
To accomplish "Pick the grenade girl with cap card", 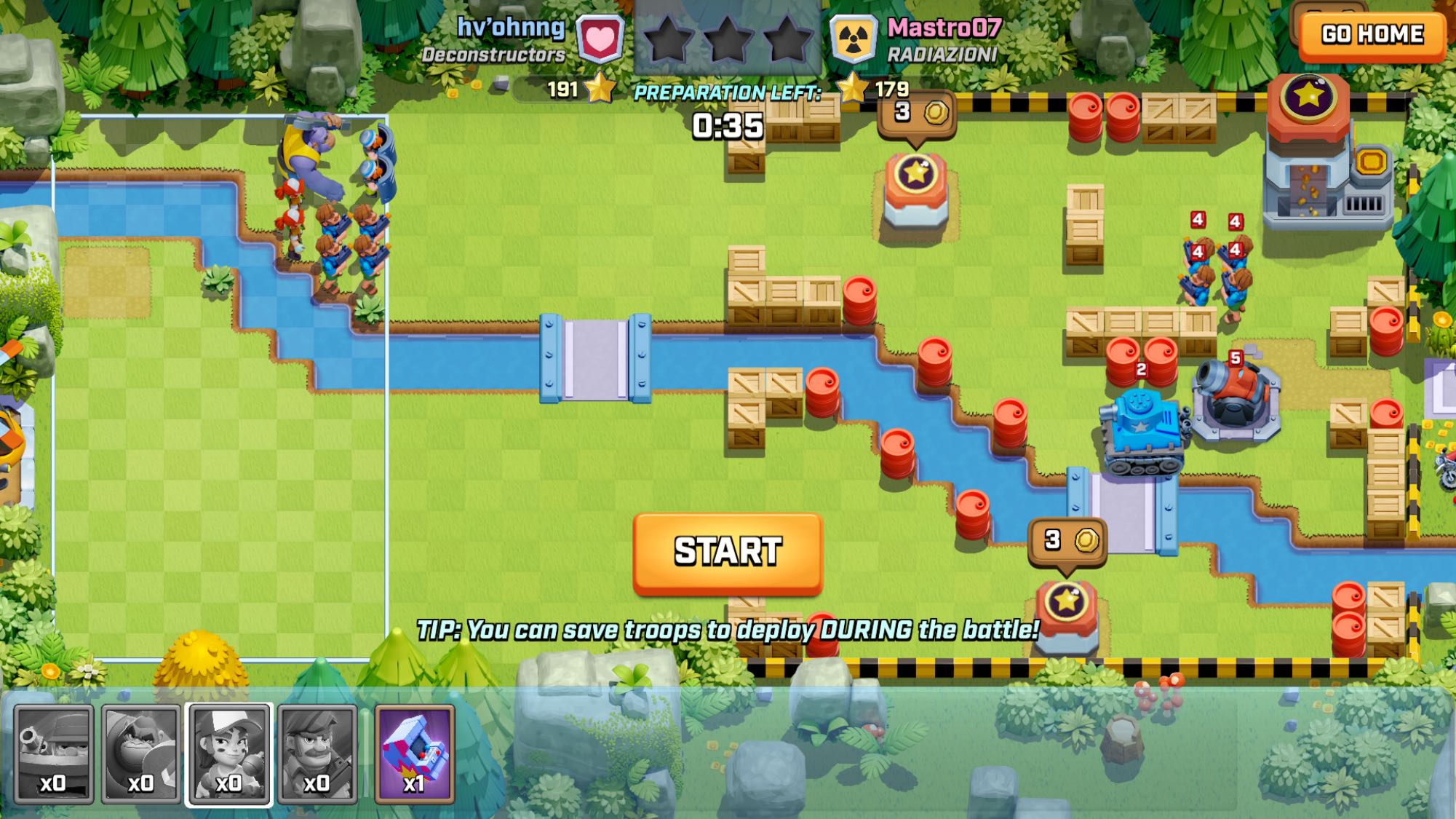I will pos(229,753).
